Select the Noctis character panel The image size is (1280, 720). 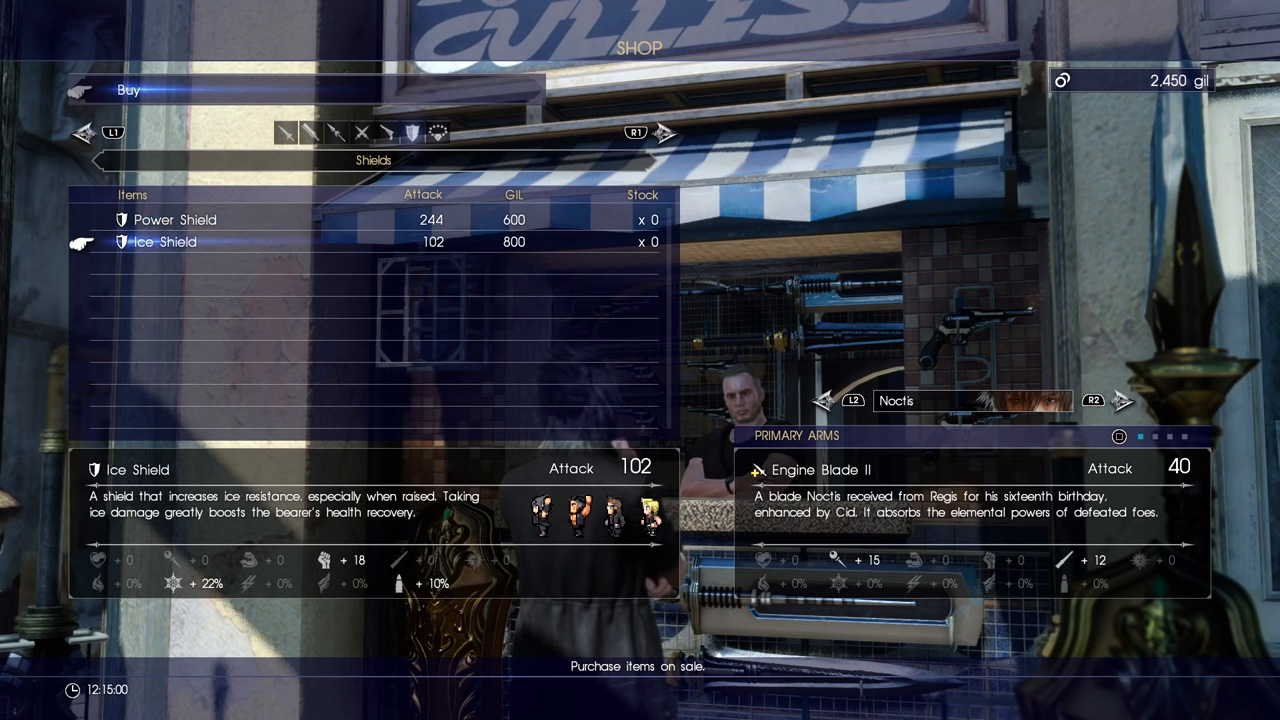[972, 401]
